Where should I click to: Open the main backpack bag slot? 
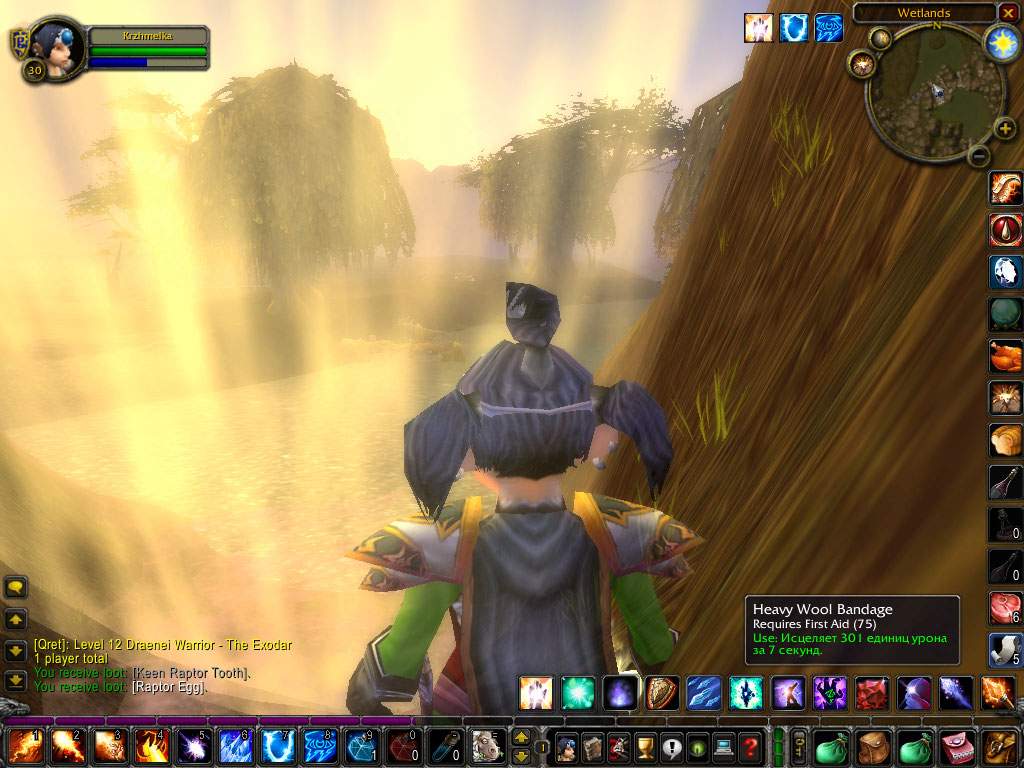point(1001,747)
